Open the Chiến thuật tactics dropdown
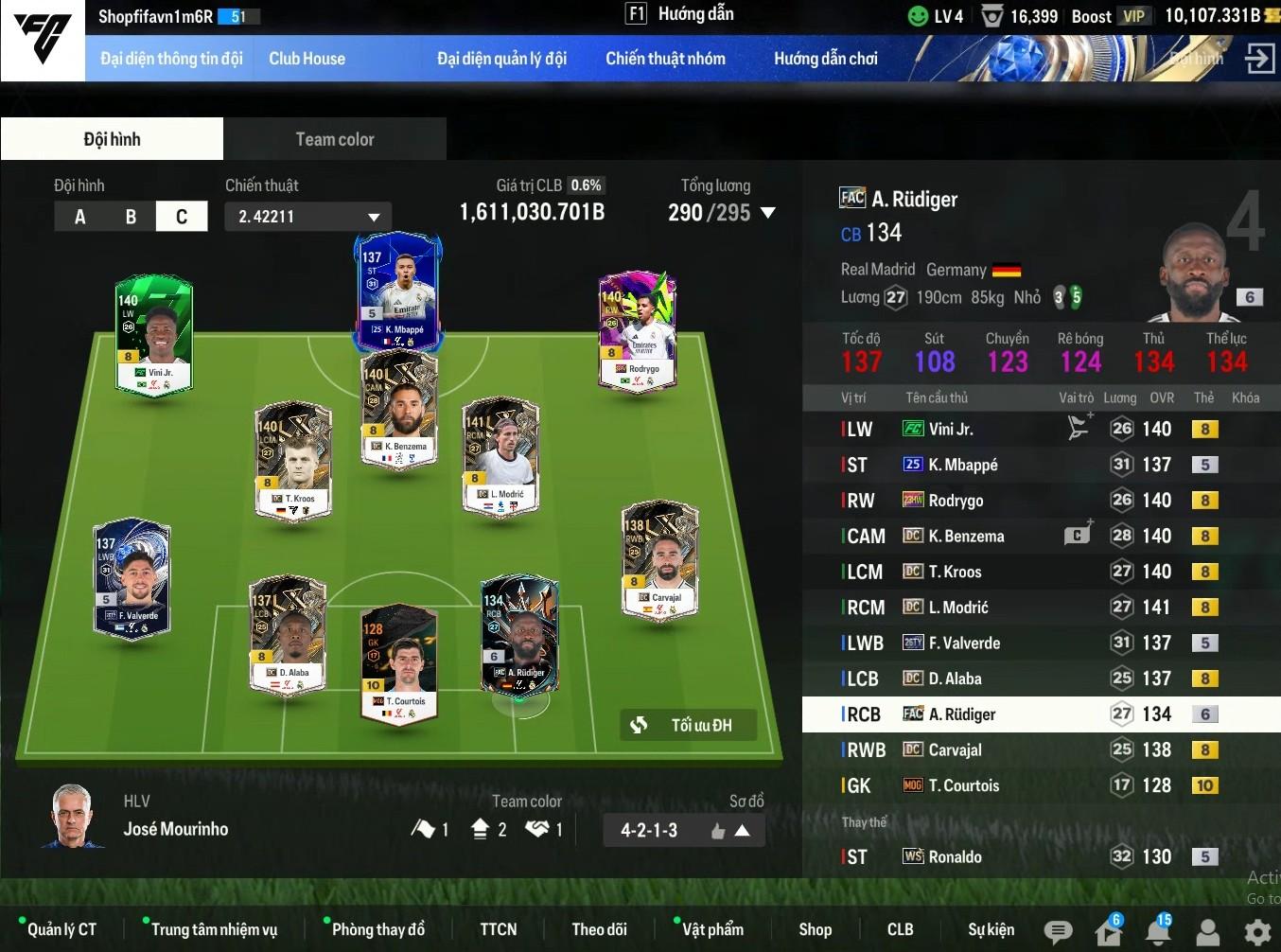Viewport: 1281px width, 952px height. (308, 217)
